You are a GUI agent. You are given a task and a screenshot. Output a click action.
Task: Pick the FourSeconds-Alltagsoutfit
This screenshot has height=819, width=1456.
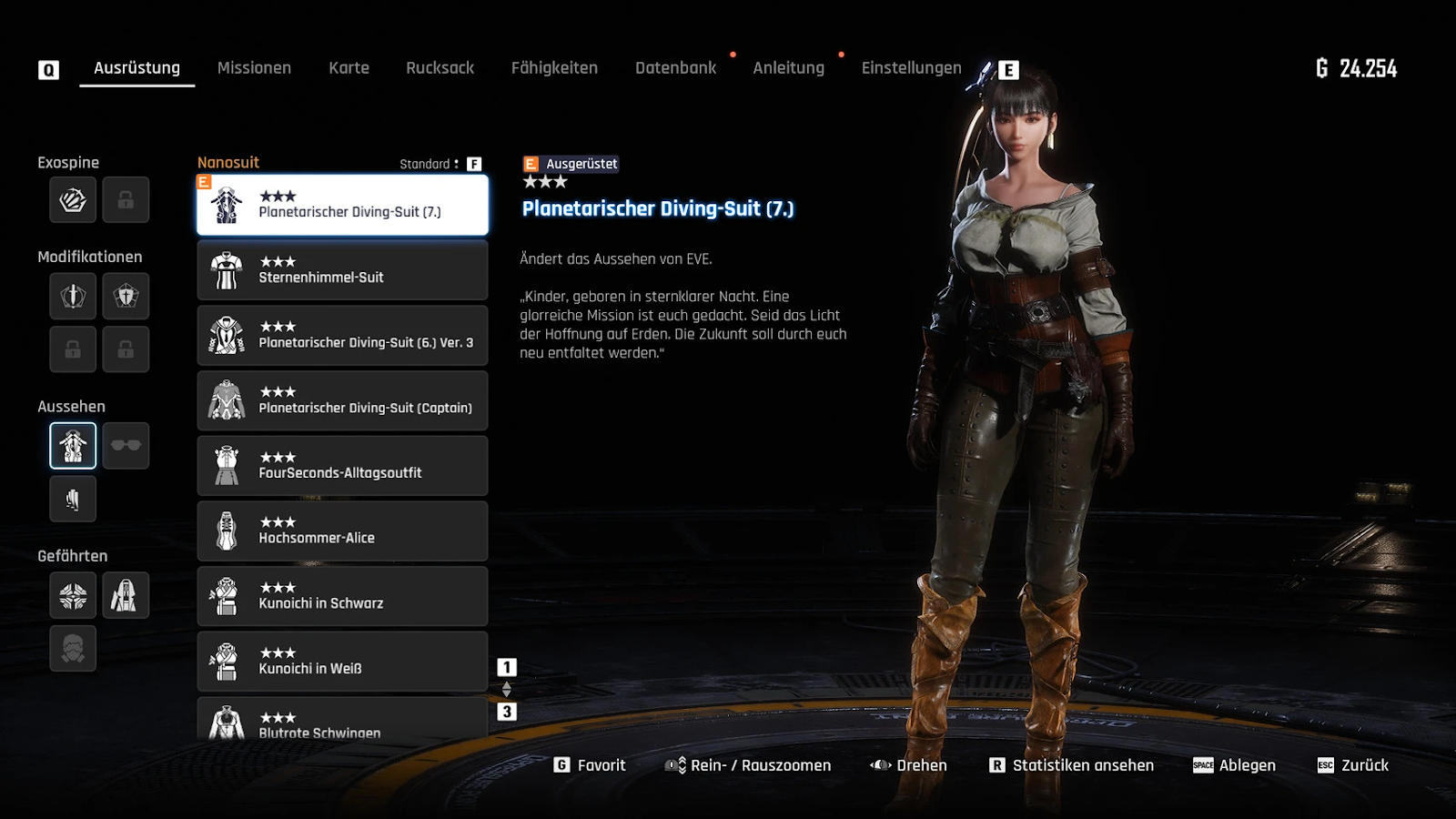tap(342, 466)
